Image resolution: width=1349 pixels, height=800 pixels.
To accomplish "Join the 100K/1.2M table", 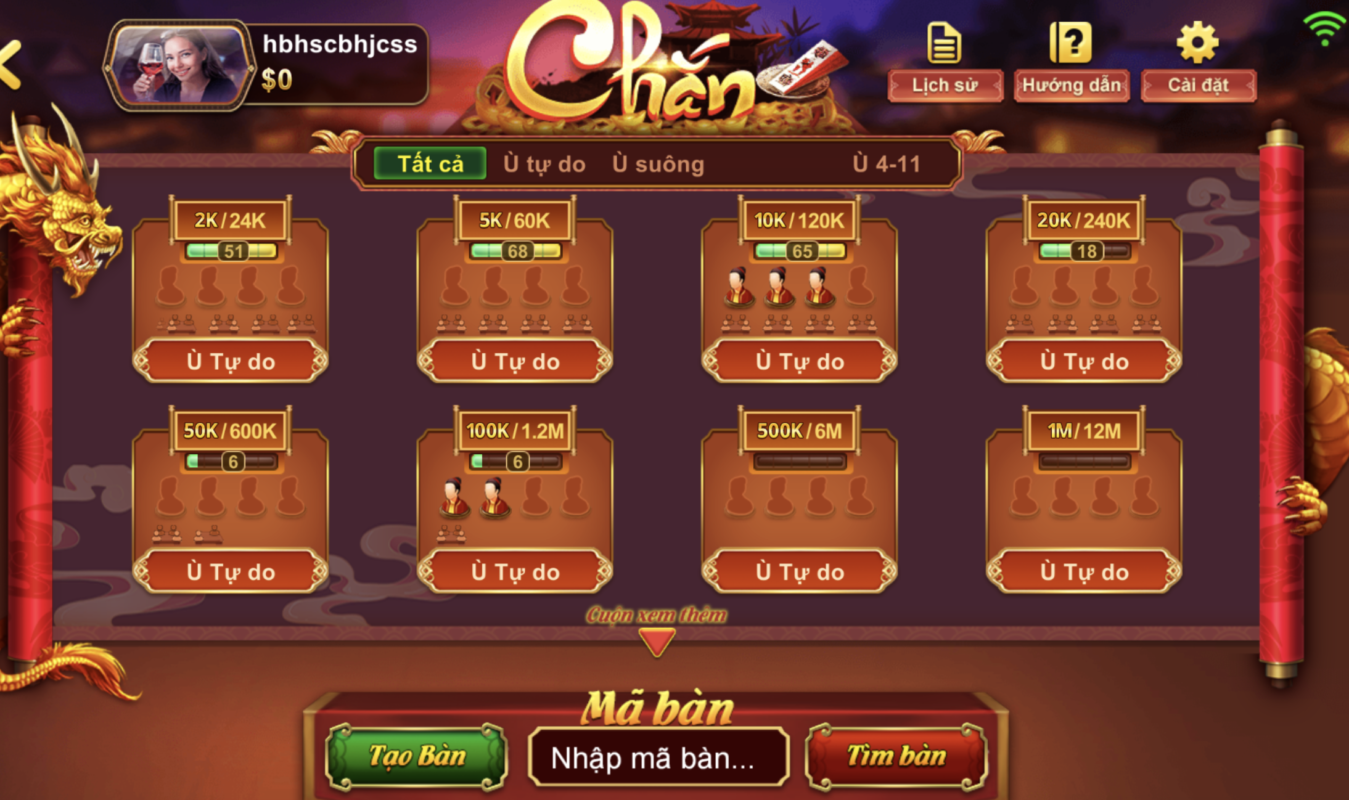I will 515,572.
